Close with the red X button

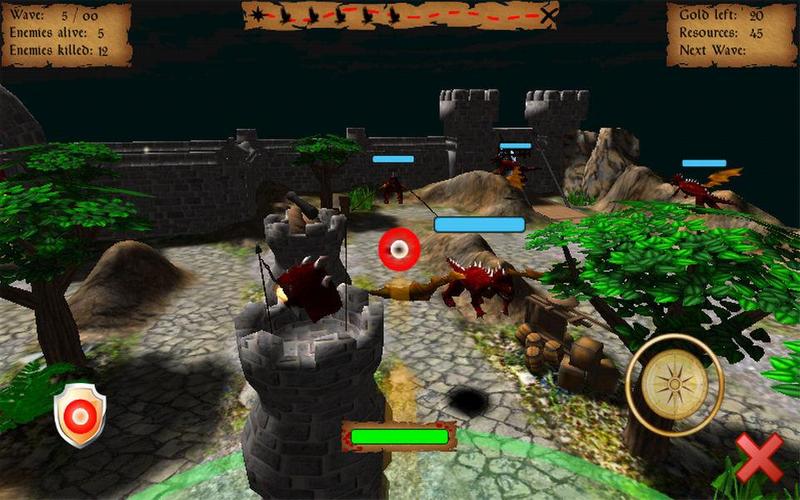[x=760, y=459]
